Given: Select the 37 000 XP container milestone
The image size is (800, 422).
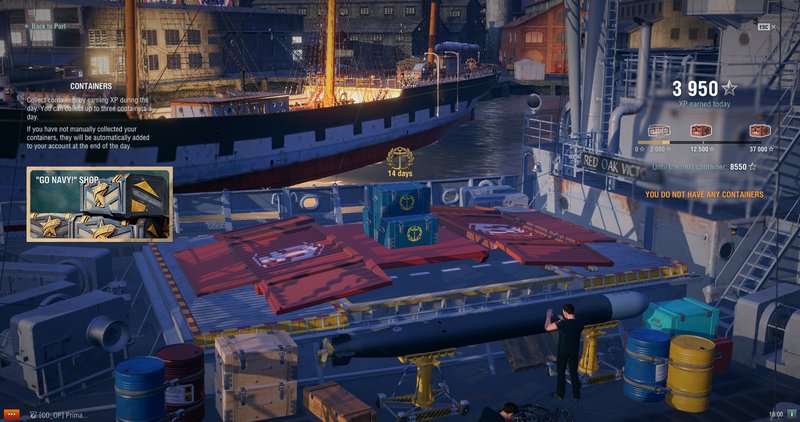Looking at the screenshot, I should pos(760,131).
